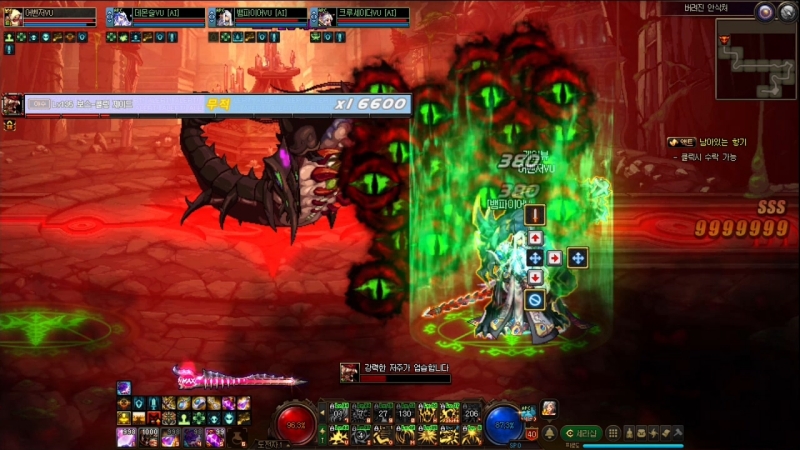The width and height of the screenshot is (800, 450).
Task: Click the purple orb button above the minimap
Action: pyautogui.click(x=765, y=12)
